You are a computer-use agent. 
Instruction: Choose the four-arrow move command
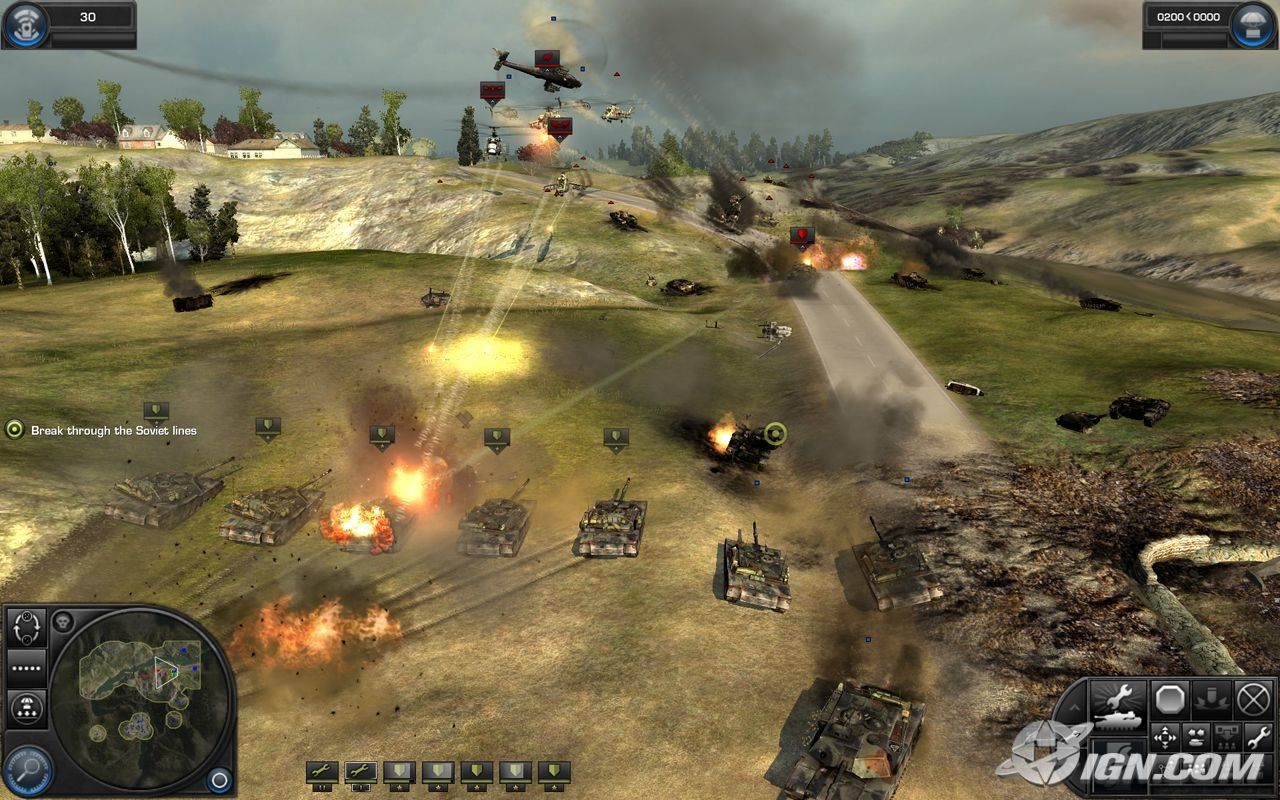click(1166, 738)
